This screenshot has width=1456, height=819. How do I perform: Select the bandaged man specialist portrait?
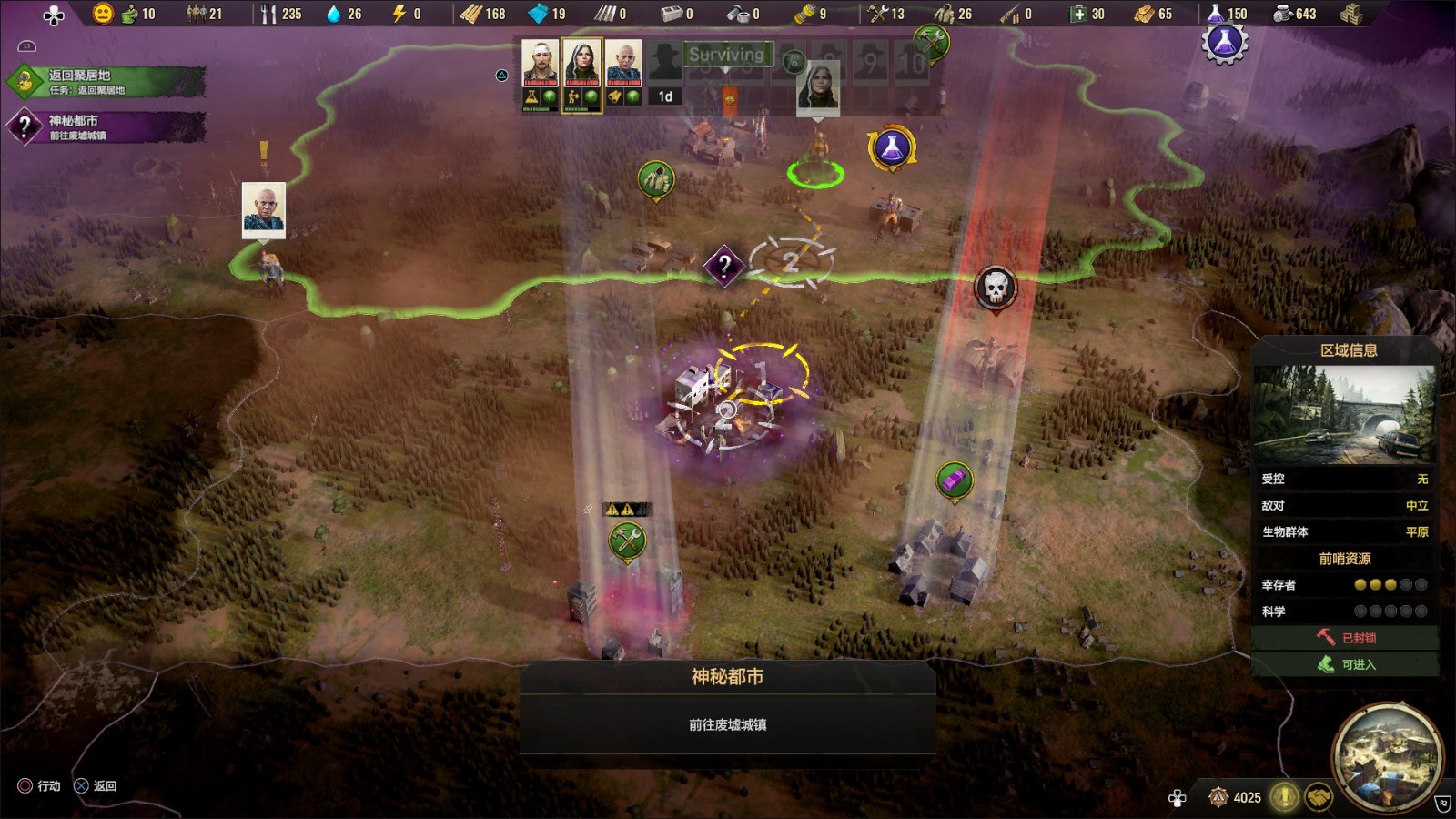click(x=540, y=64)
